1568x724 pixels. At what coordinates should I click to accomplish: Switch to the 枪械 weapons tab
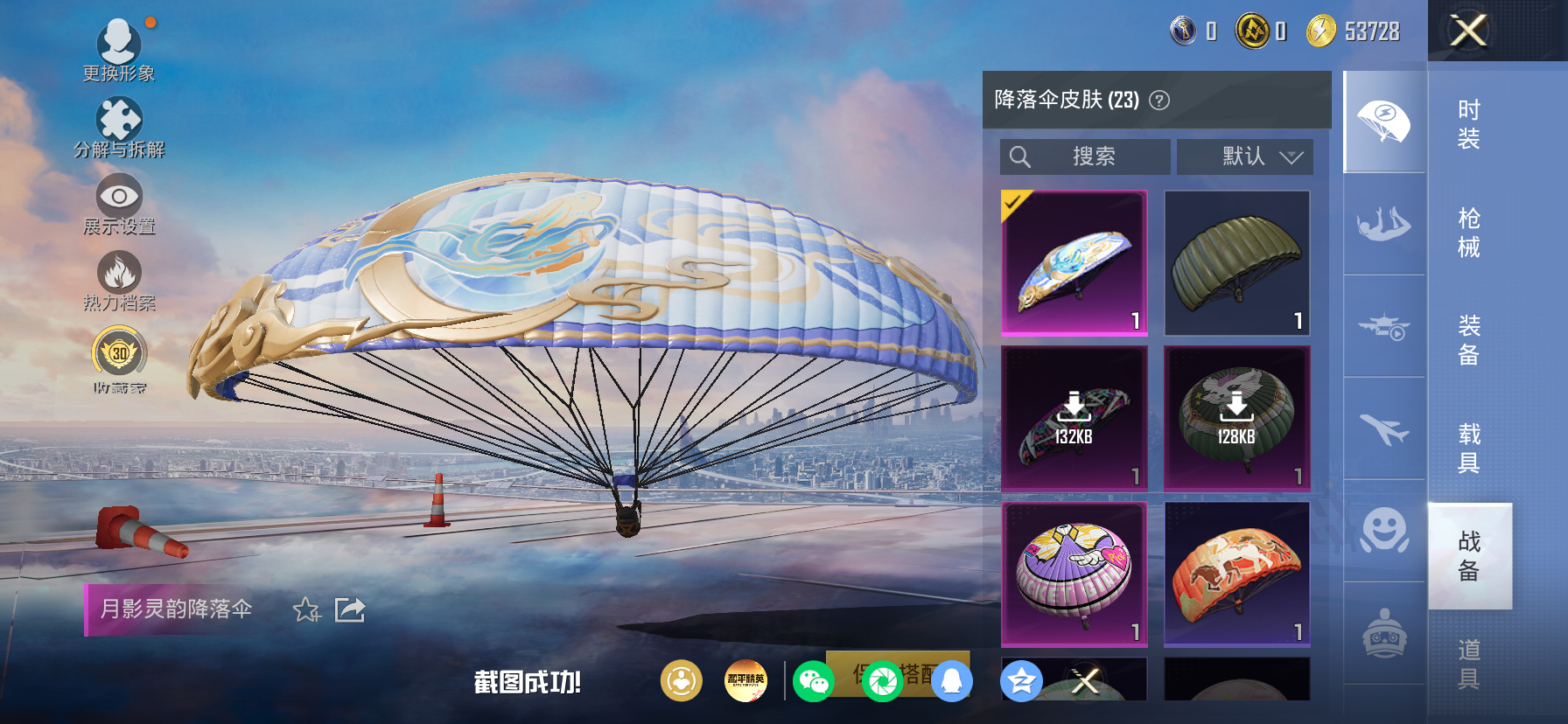pos(1469,230)
